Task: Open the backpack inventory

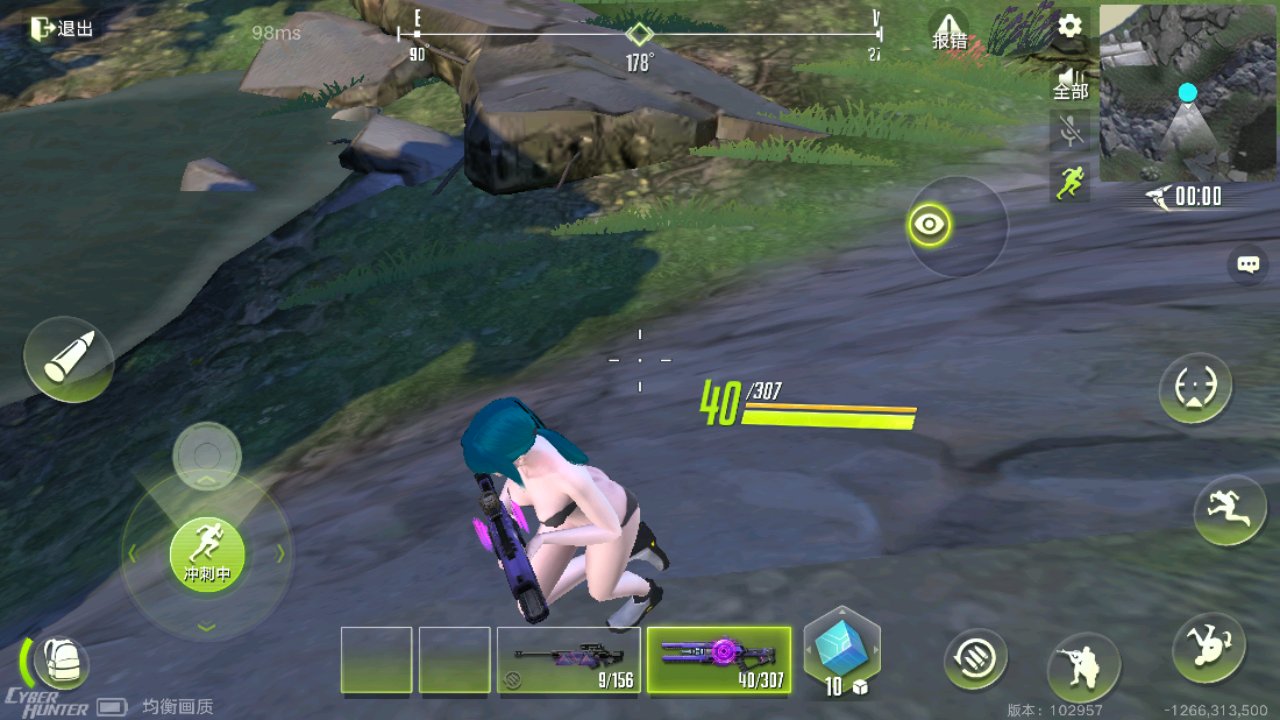Action: [61, 663]
